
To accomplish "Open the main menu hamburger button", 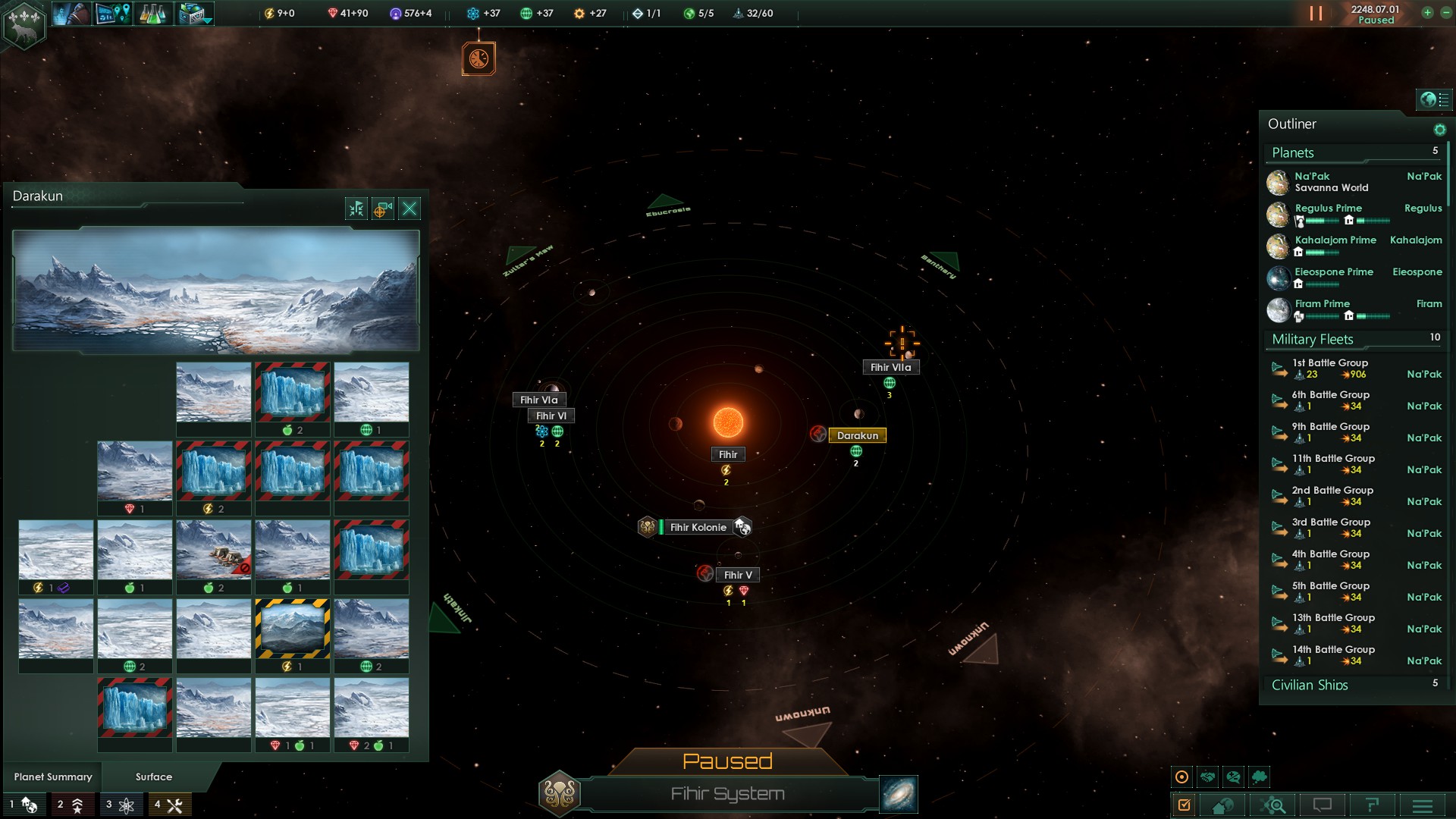I will tap(1422, 805).
